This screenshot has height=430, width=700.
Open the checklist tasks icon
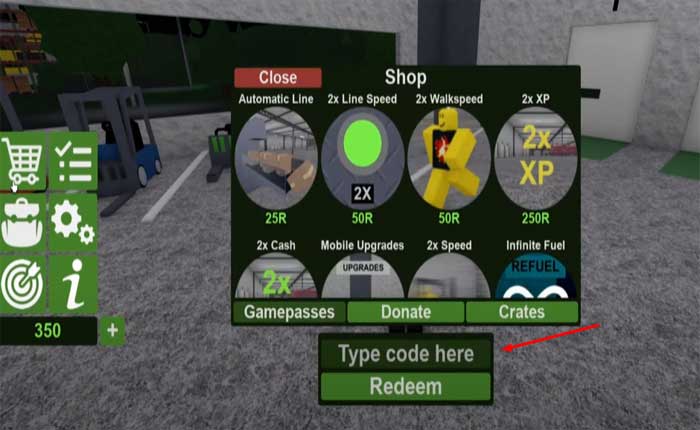[x=73, y=162]
